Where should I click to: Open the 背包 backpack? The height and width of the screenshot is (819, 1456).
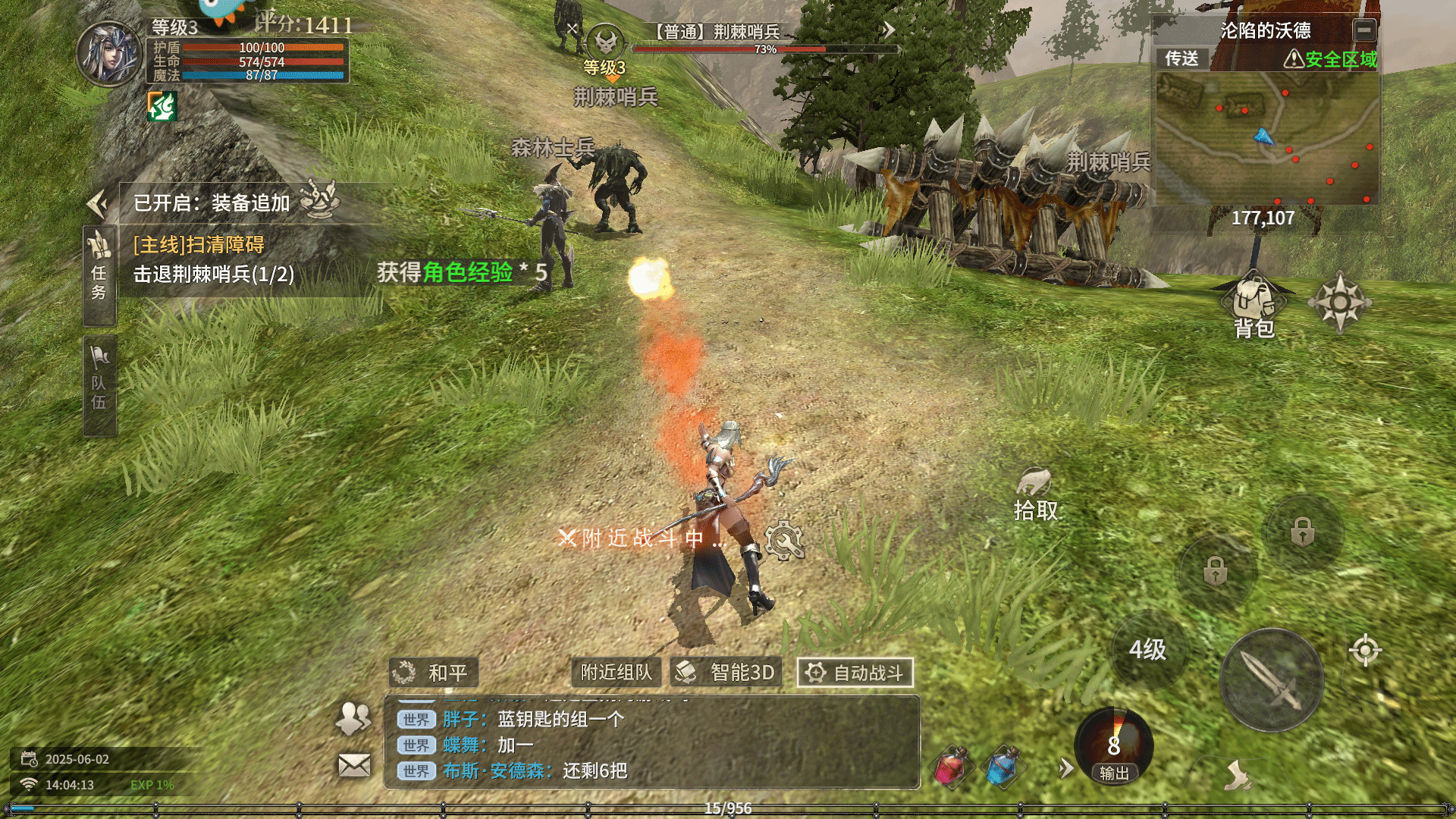point(1254,306)
